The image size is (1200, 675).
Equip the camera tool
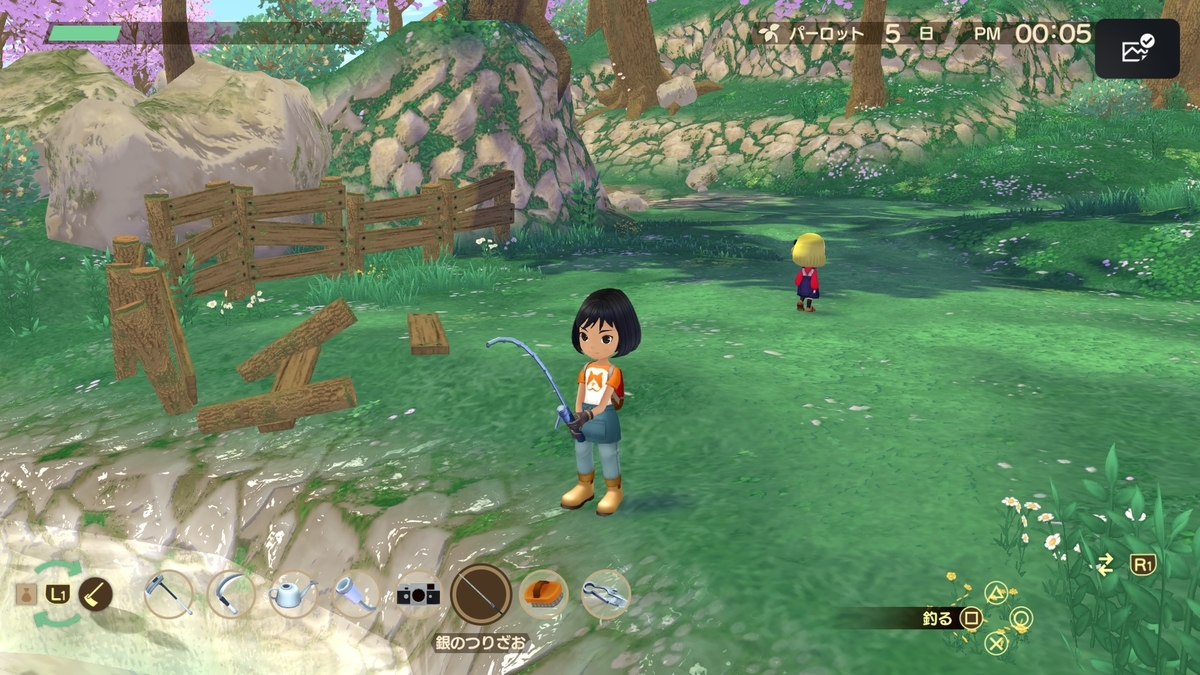click(x=418, y=594)
